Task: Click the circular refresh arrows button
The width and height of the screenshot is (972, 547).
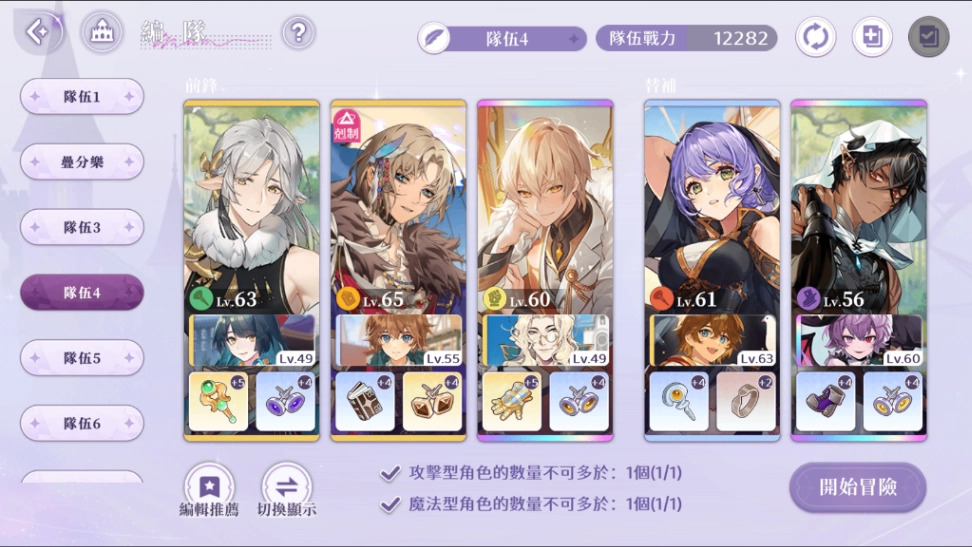Action: pos(815,38)
